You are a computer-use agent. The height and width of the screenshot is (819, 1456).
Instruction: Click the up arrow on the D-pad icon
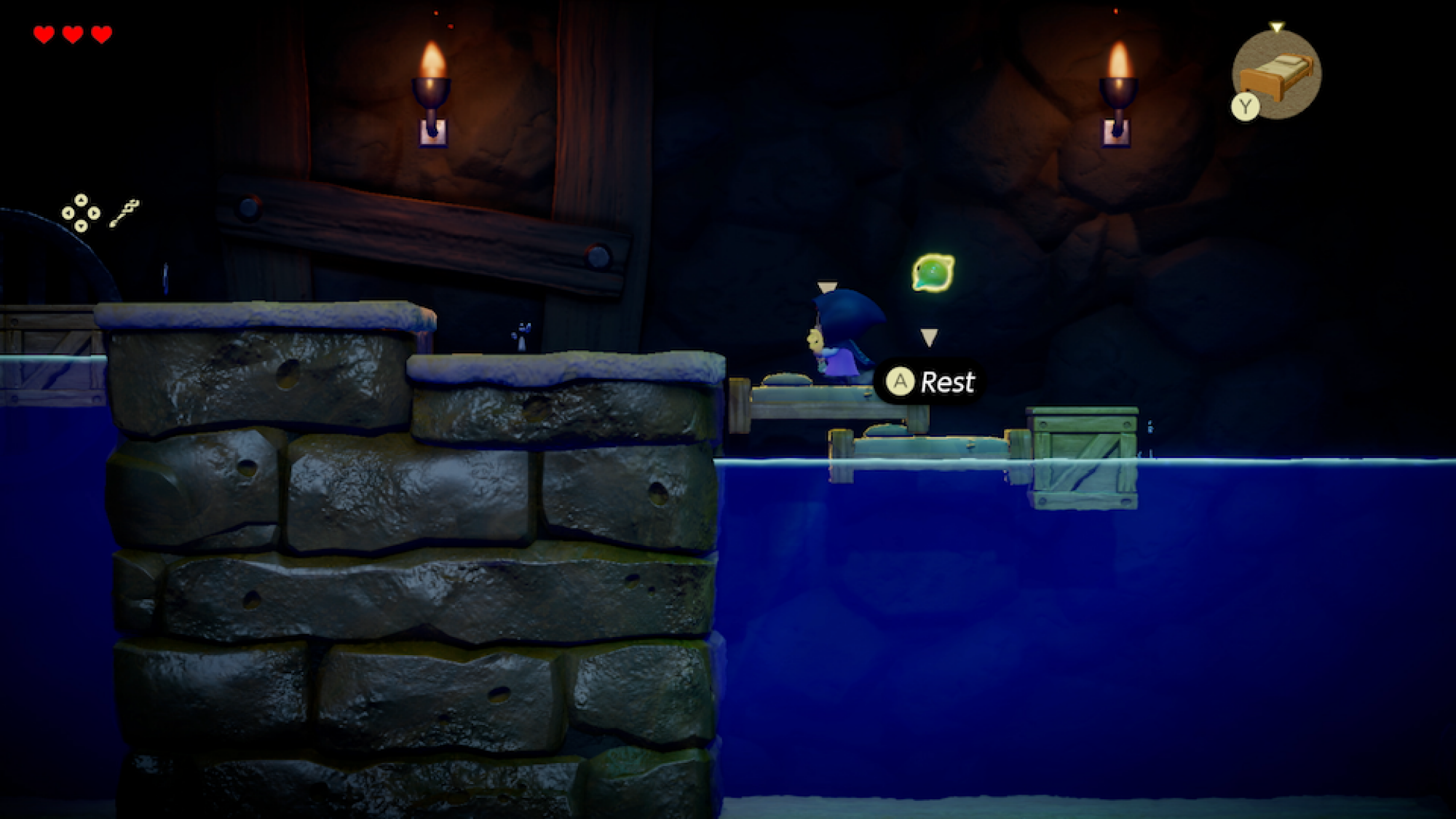[81, 201]
